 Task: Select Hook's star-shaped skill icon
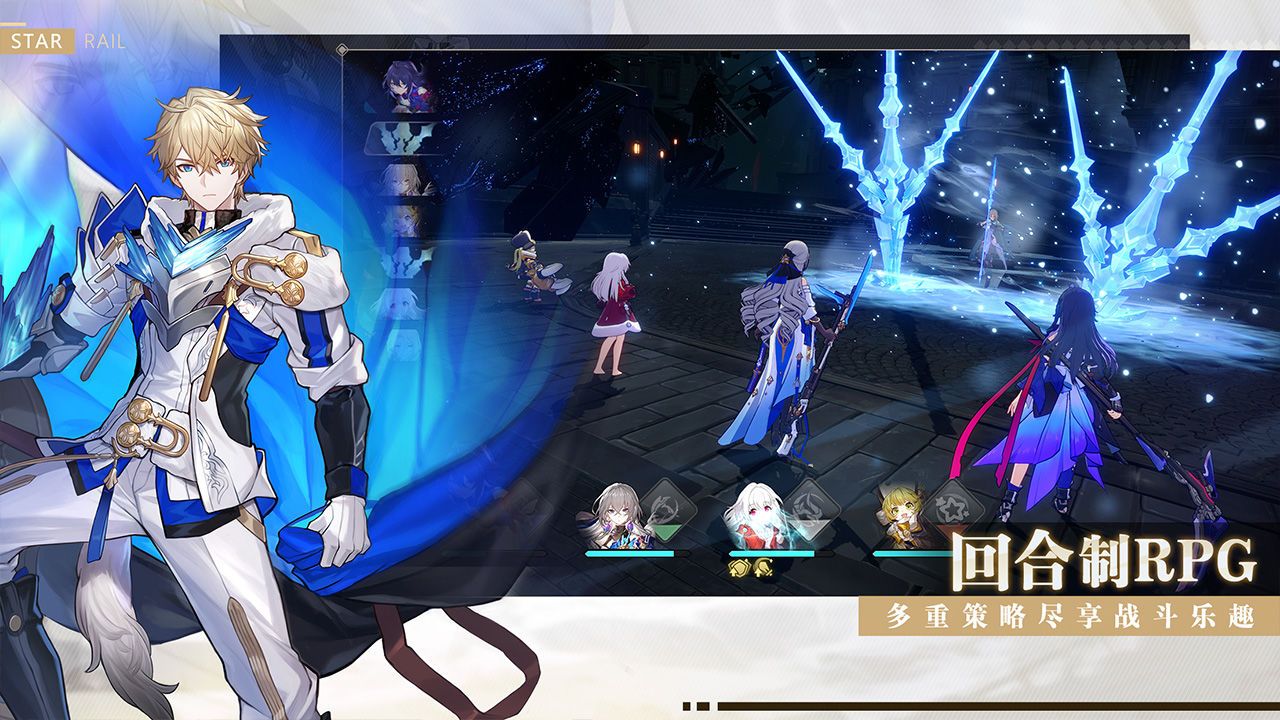tap(951, 508)
